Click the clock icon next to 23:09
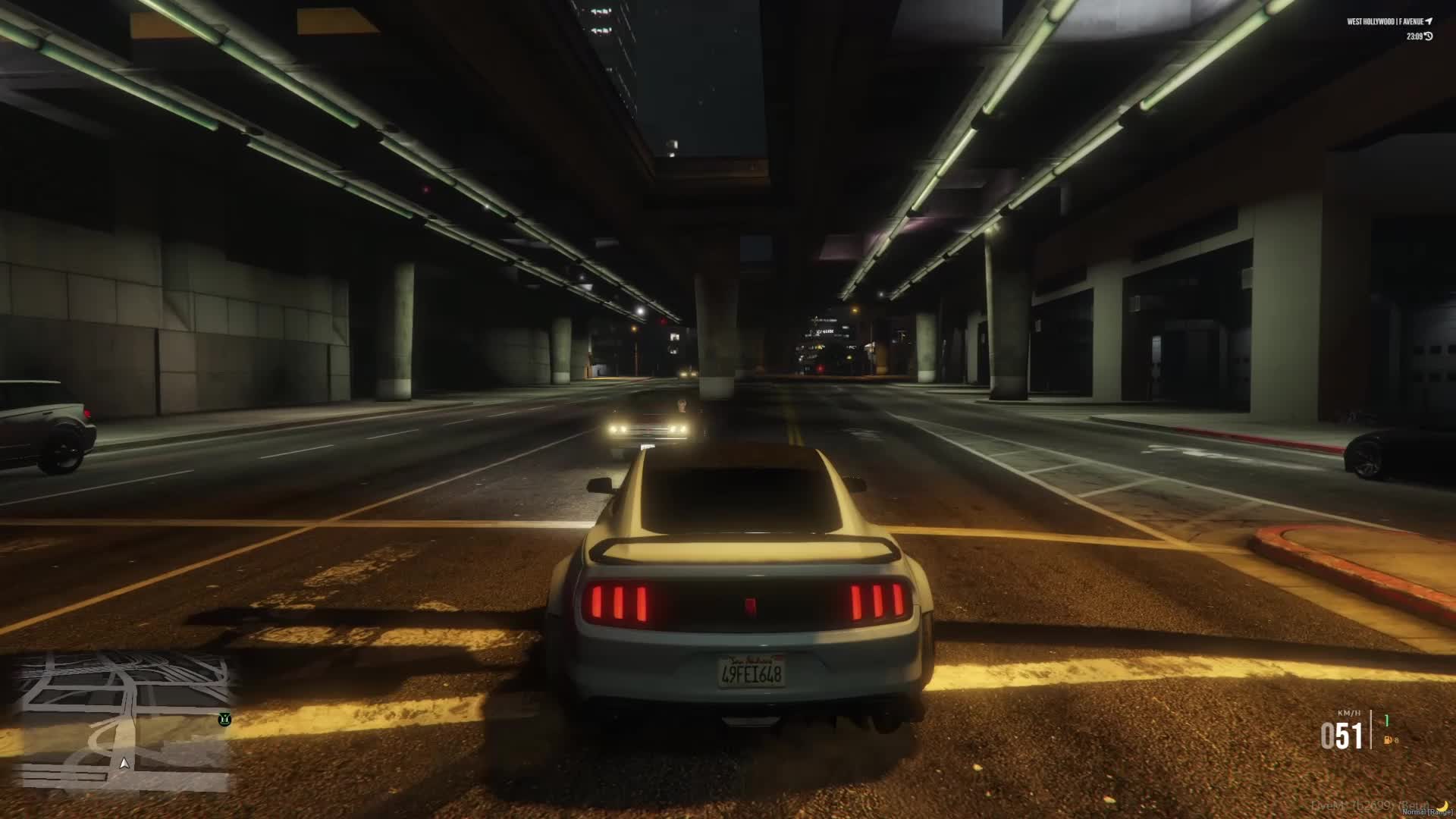1456x819 pixels. [x=1429, y=36]
